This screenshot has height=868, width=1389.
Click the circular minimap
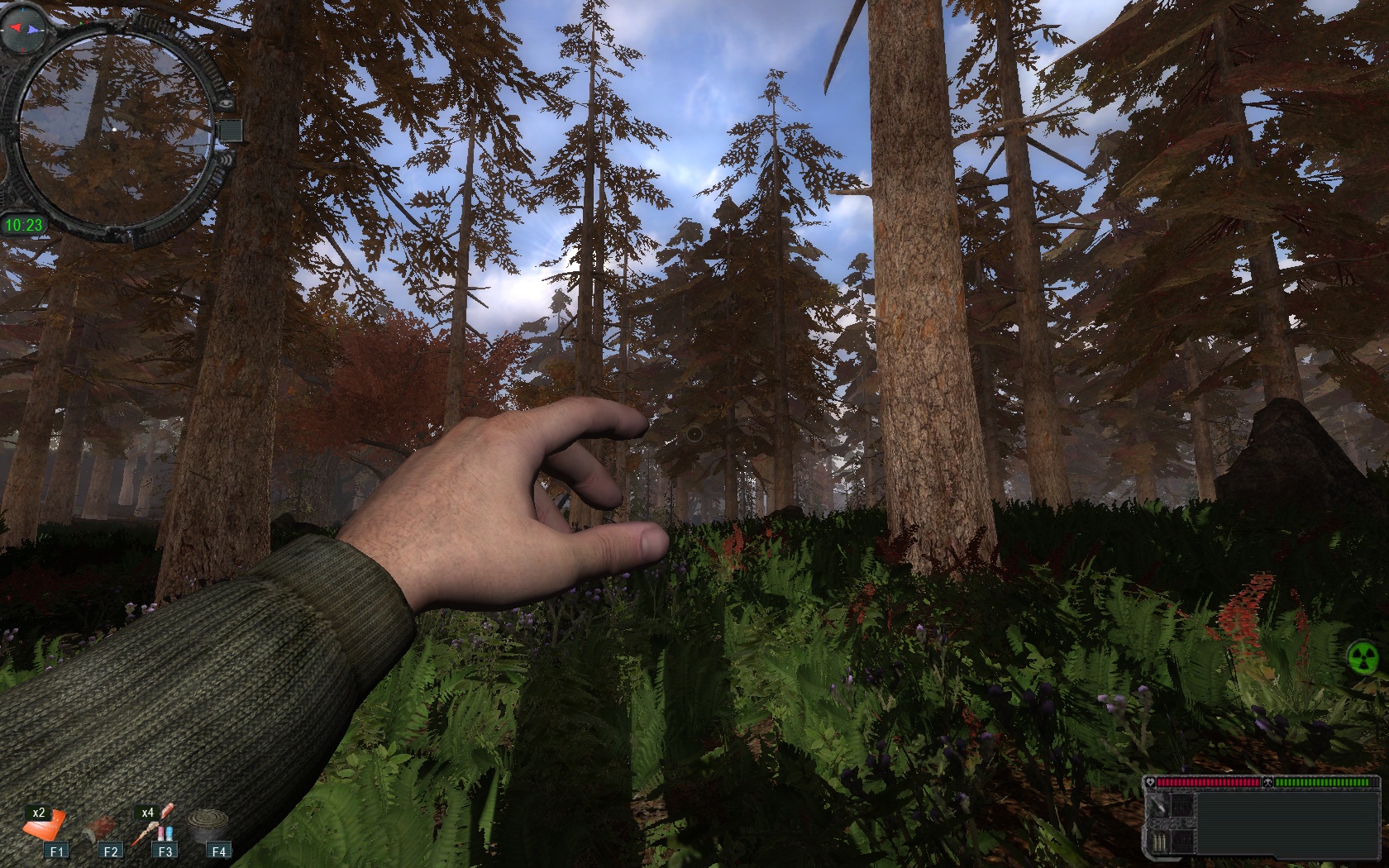click(113, 130)
